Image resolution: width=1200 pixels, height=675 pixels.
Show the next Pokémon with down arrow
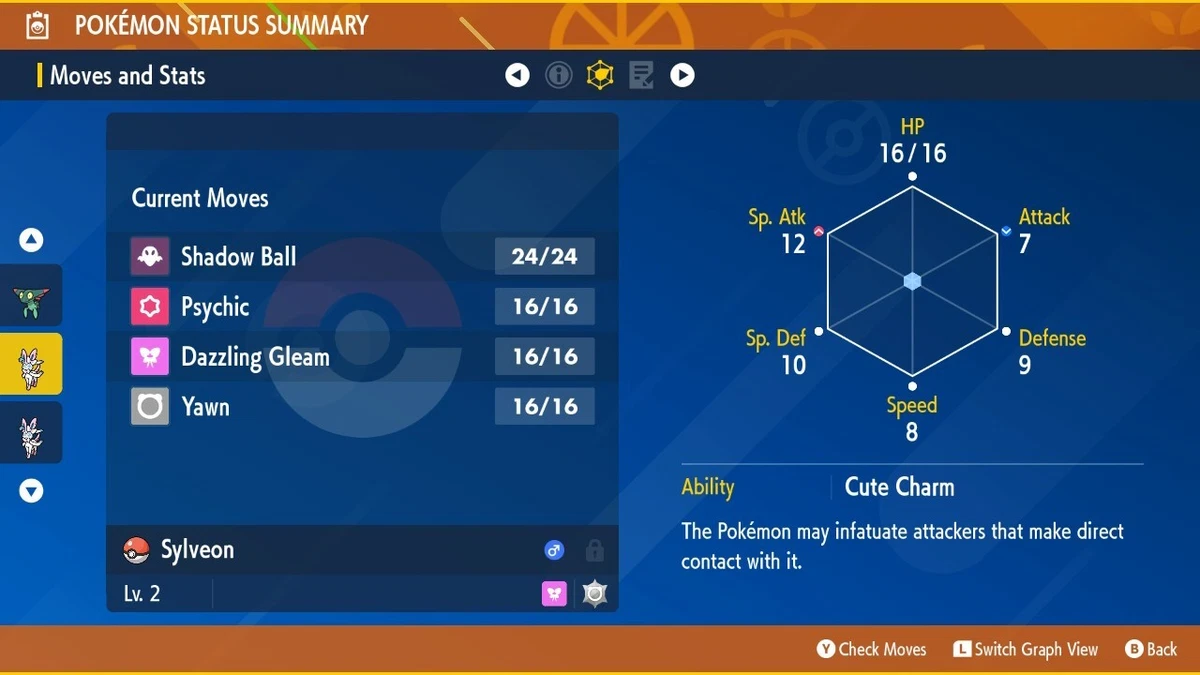31,490
